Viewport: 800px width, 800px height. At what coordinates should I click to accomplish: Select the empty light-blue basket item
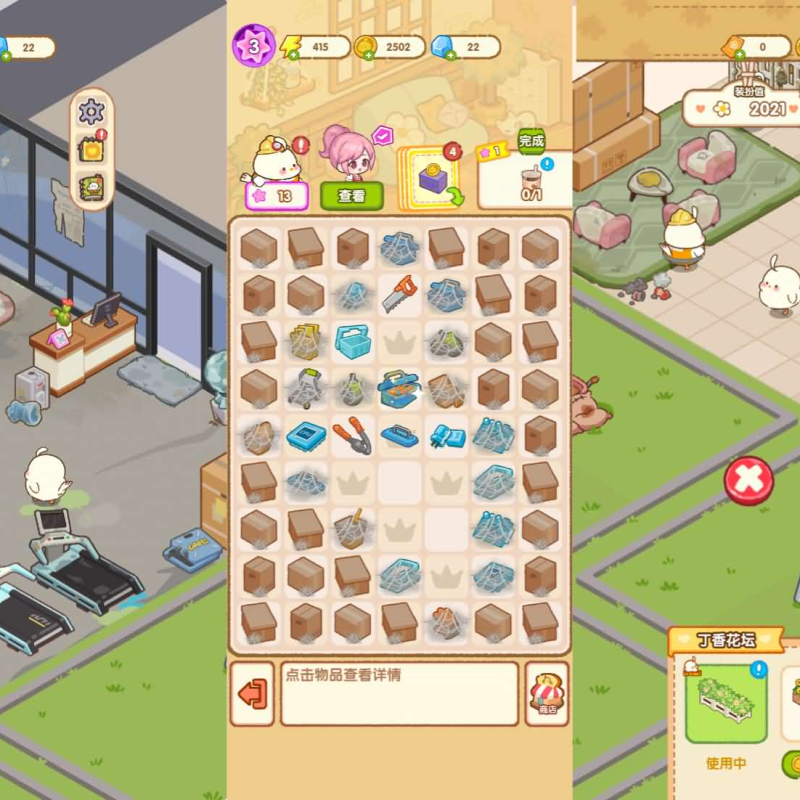pos(352,342)
